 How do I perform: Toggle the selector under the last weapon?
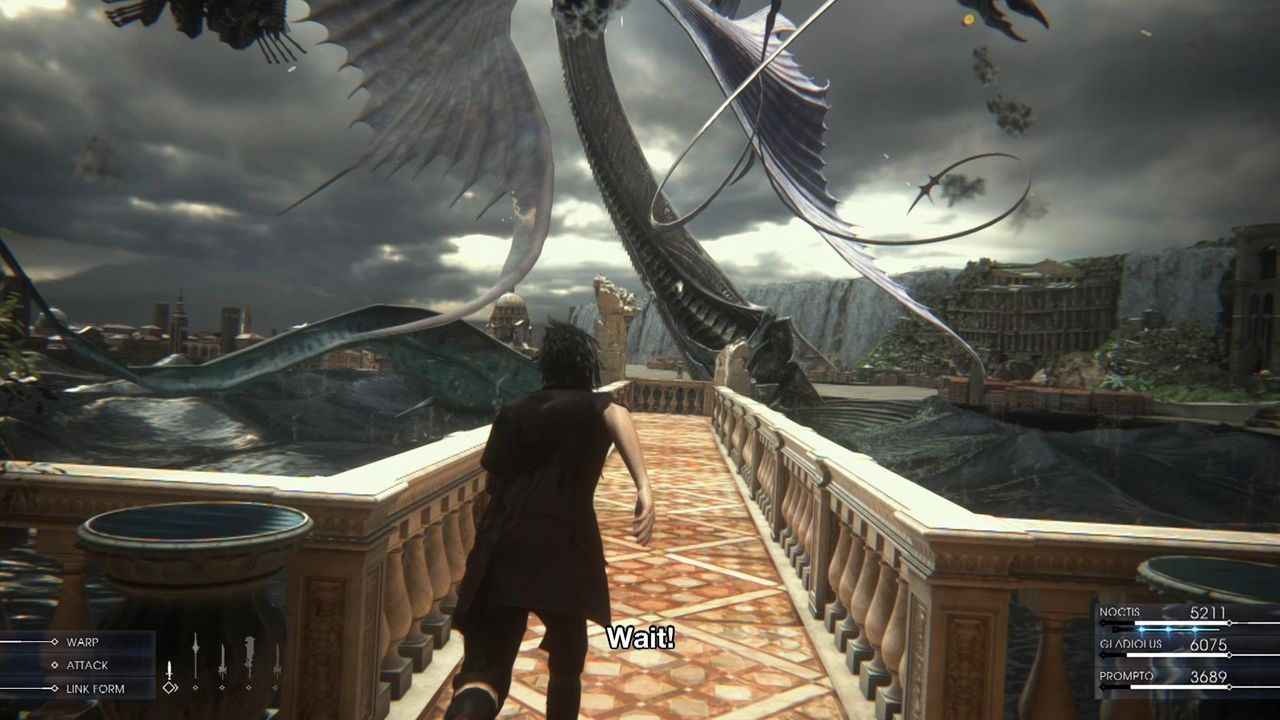pyautogui.click(x=276, y=687)
